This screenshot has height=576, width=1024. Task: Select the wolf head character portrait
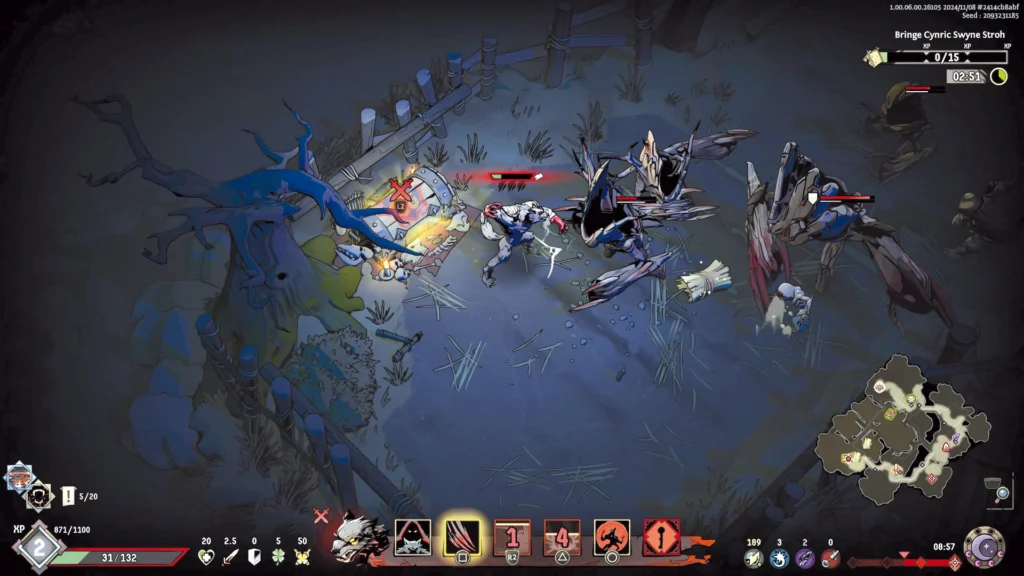361,538
